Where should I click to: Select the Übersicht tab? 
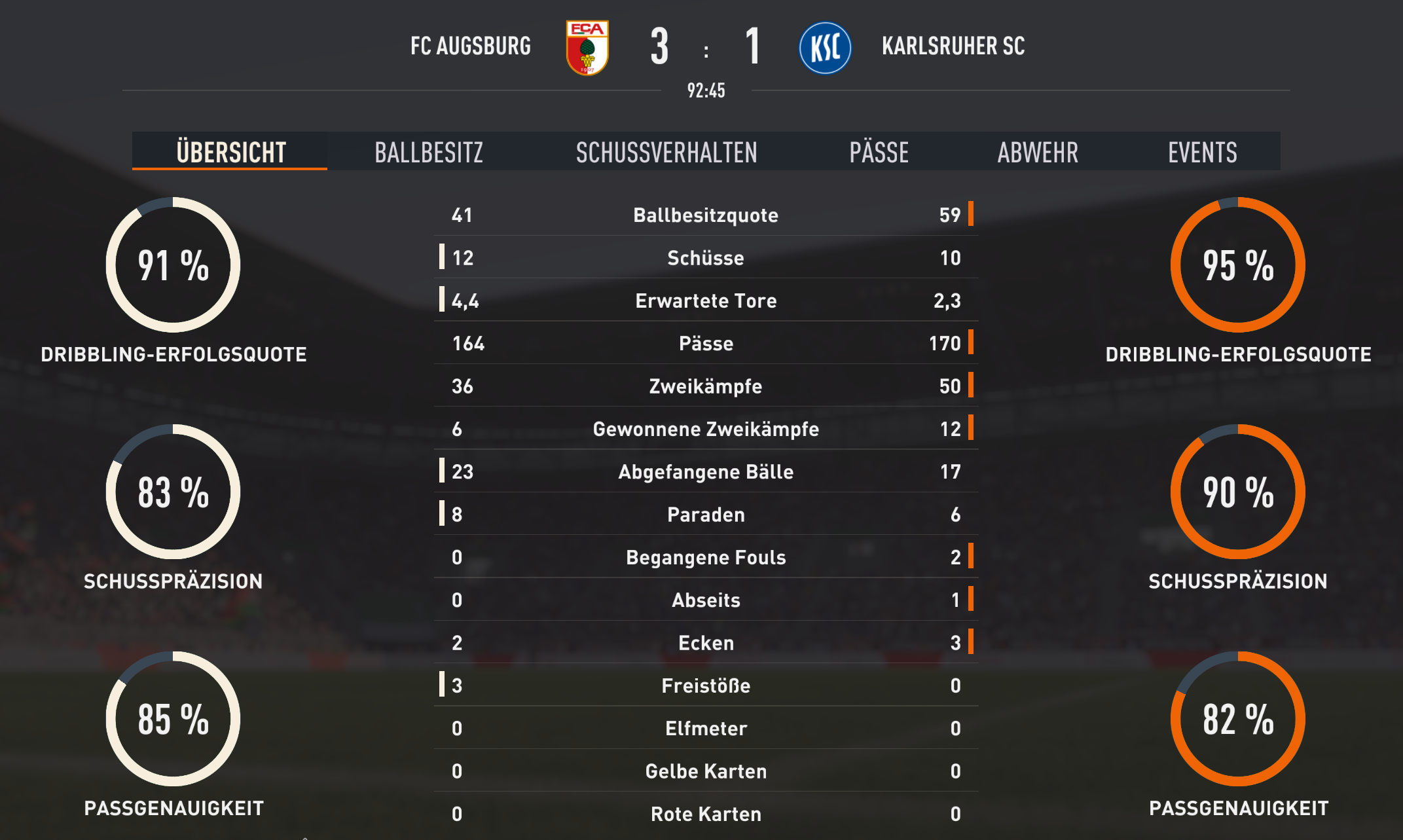[230, 152]
